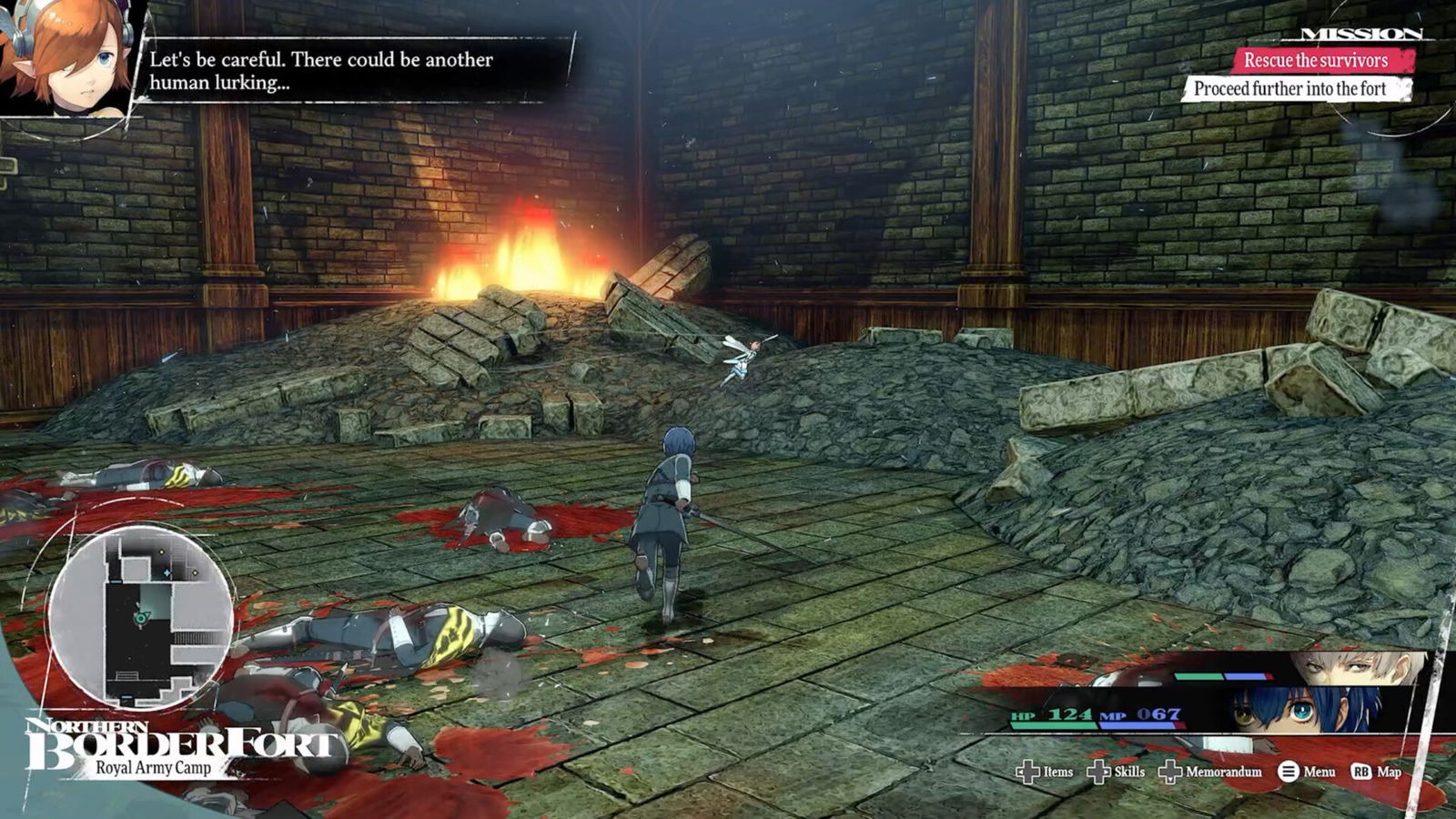The image size is (1456, 819).
Task: Open the Memorandum shortcut
Action: (x=1211, y=772)
